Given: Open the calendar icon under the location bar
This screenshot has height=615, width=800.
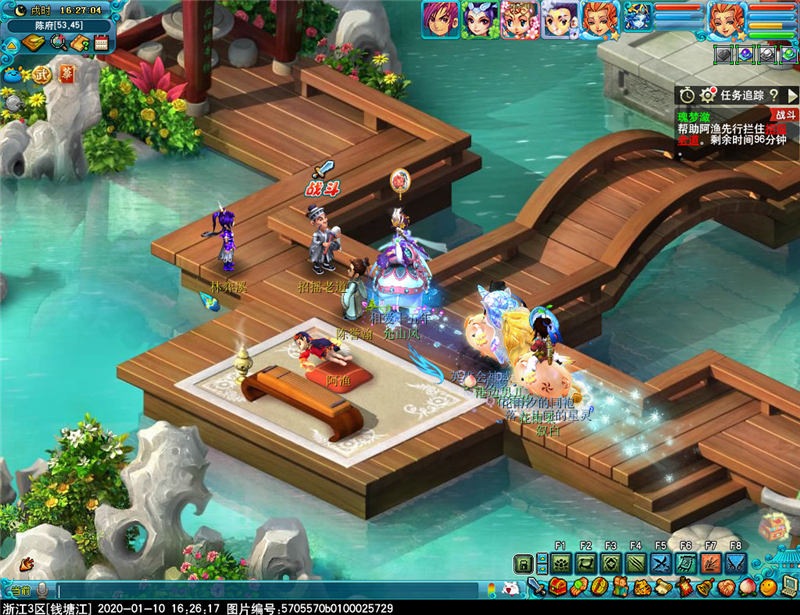Looking at the screenshot, I should 101,43.
